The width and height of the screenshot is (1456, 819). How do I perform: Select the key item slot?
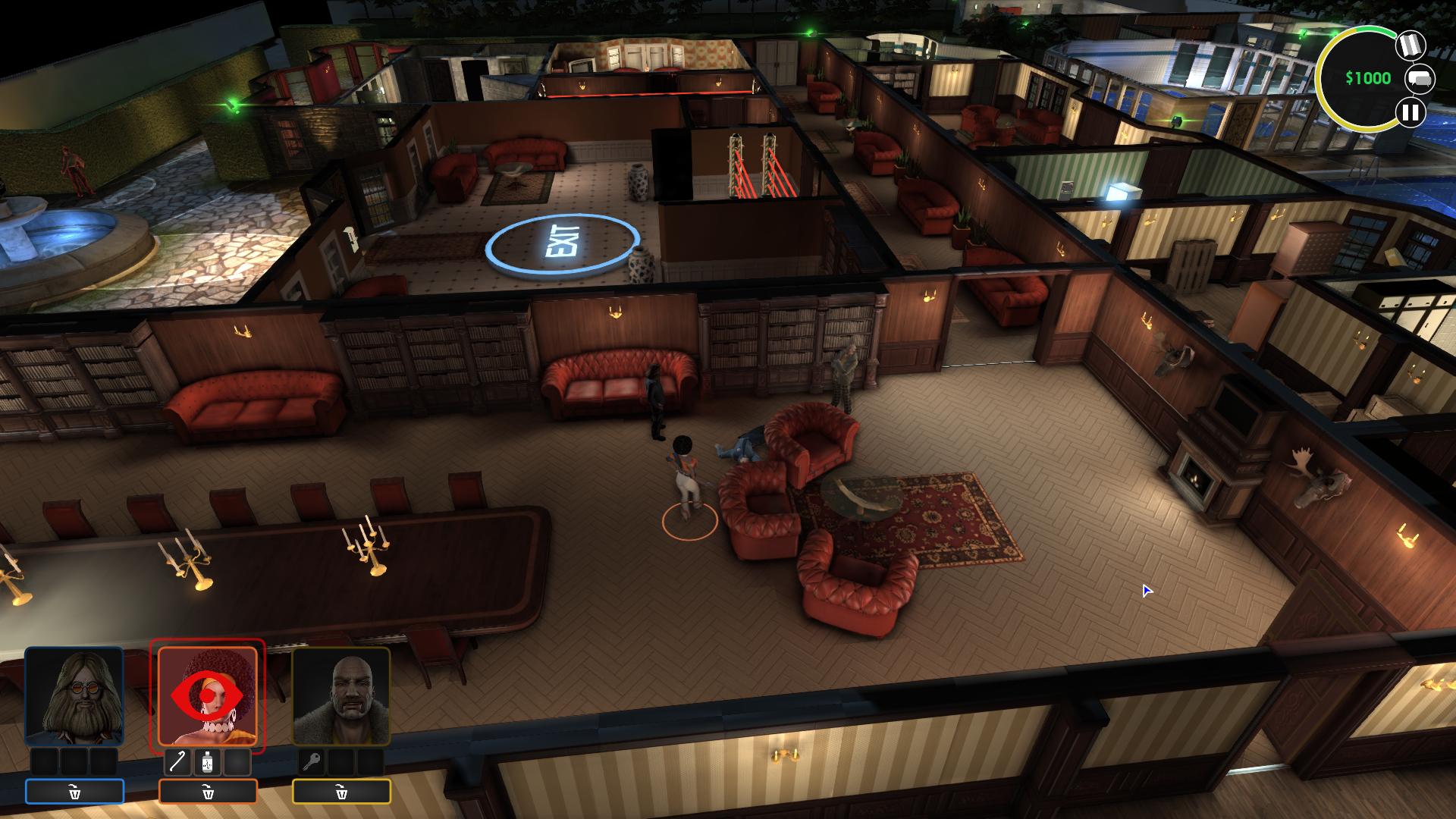point(312,762)
